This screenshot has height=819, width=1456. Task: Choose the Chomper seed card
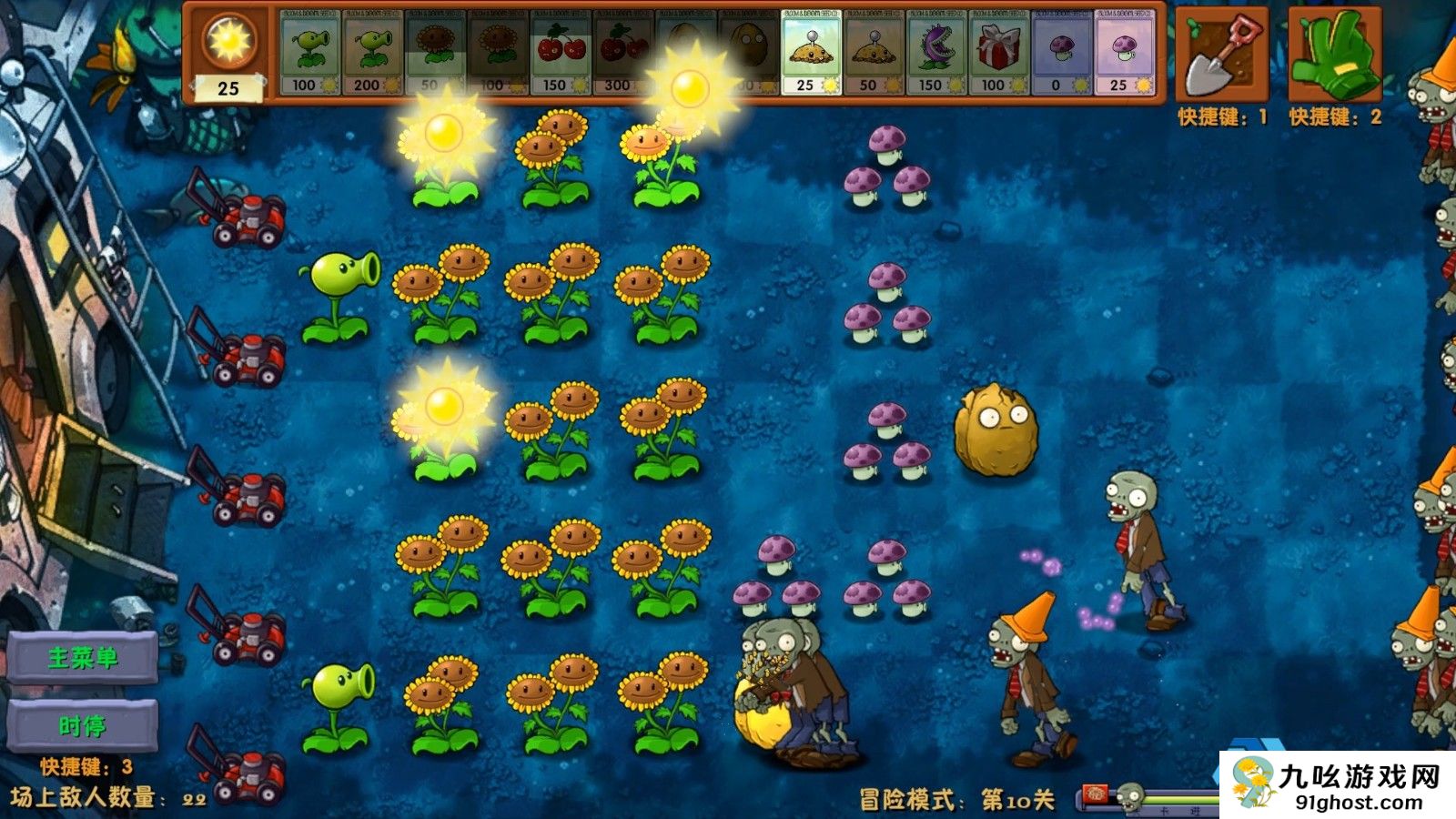click(x=936, y=53)
